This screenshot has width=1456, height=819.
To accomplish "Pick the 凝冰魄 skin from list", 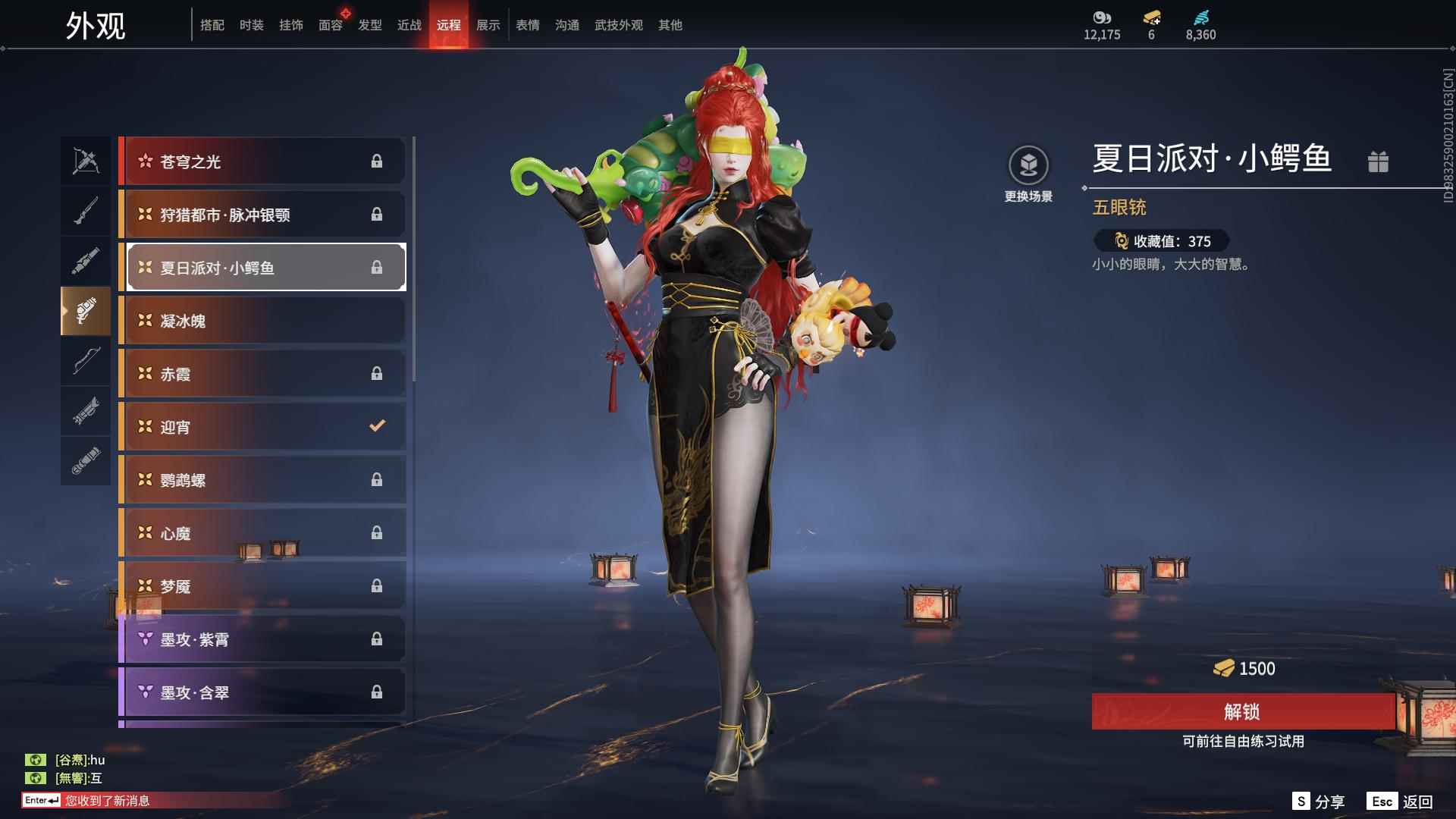I will click(262, 321).
